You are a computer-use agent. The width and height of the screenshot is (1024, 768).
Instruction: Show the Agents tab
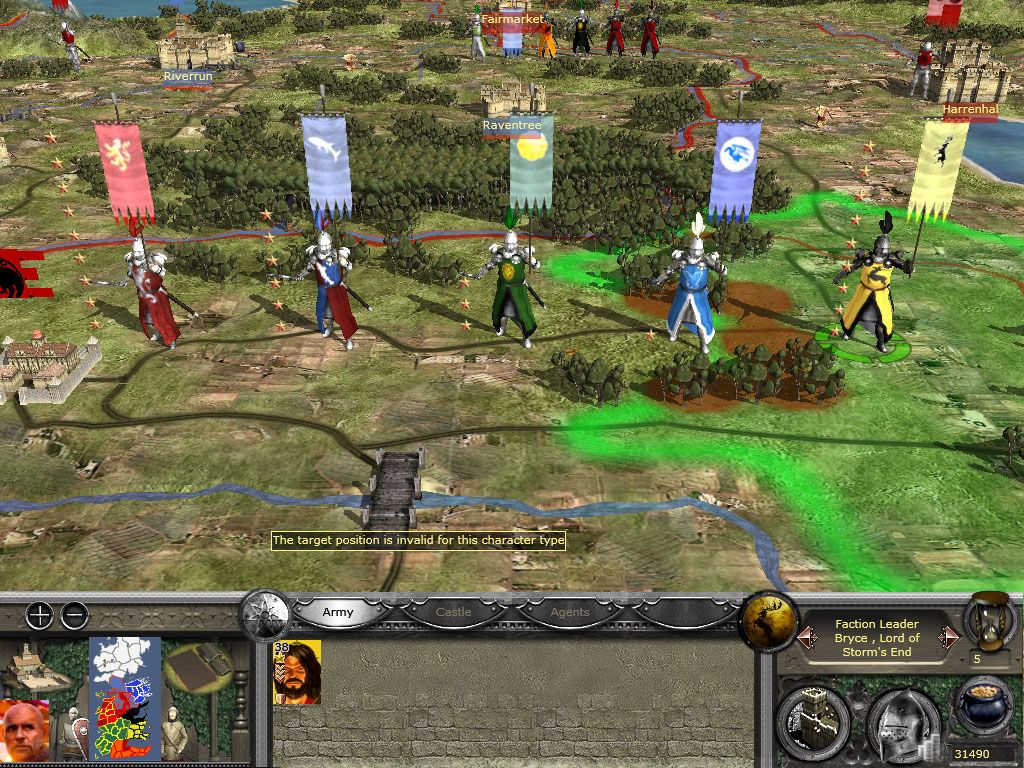pyautogui.click(x=570, y=611)
